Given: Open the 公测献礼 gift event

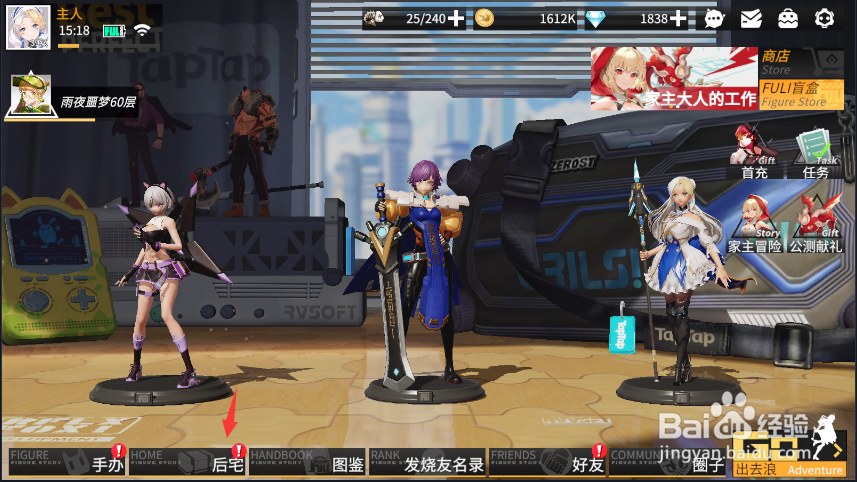Looking at the screenshot, I should pyautogui.click(x=816, y=225).
